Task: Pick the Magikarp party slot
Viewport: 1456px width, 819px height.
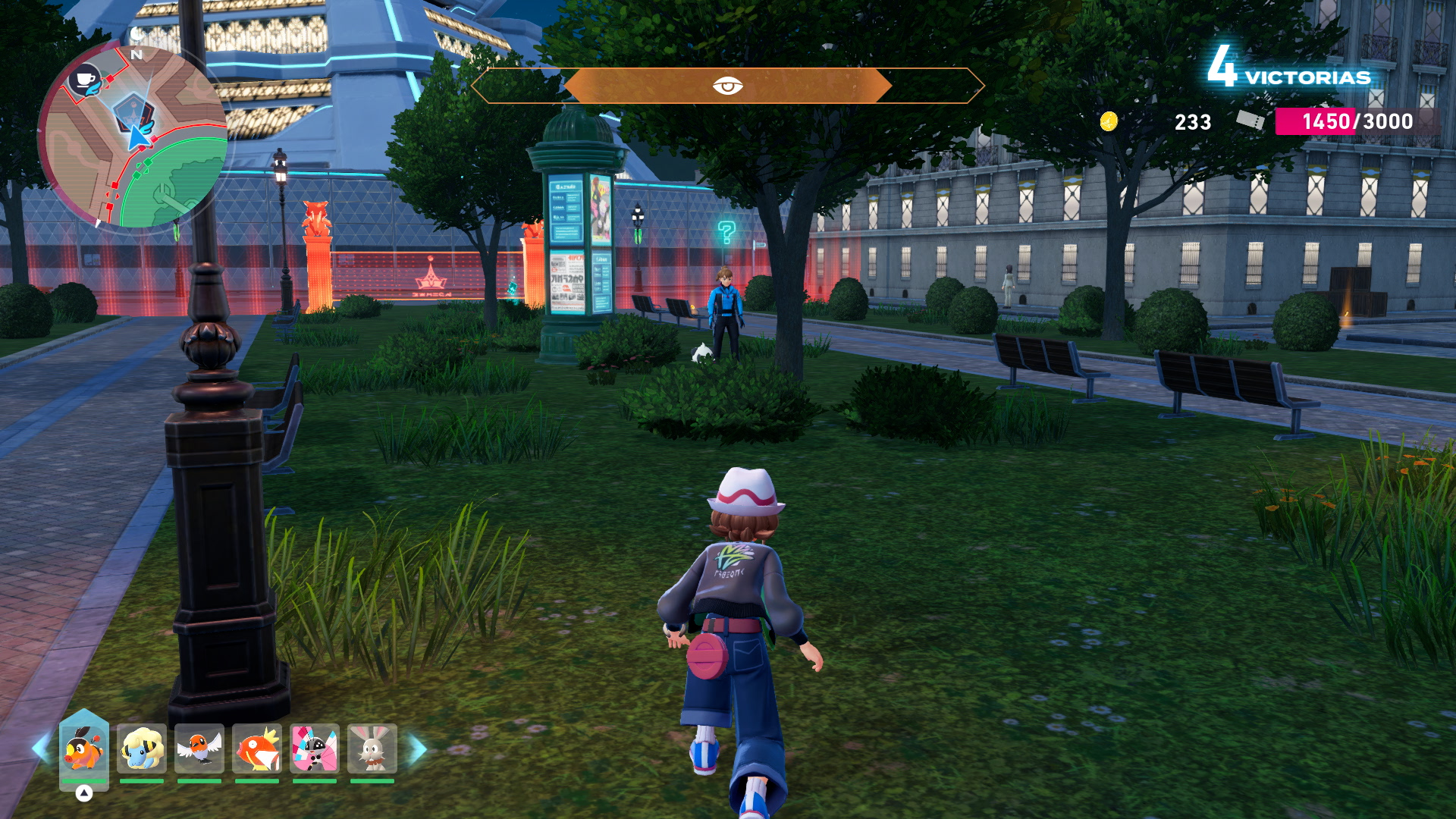Action: [257, 748]
